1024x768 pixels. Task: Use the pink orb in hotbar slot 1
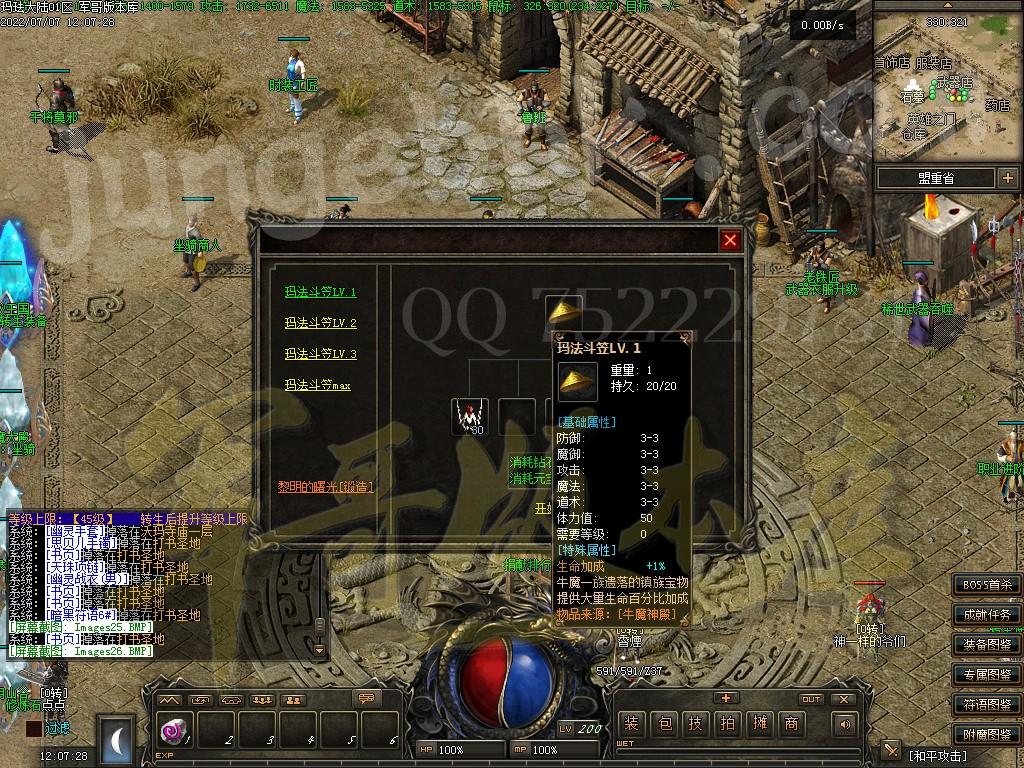(x=172, y=732)
